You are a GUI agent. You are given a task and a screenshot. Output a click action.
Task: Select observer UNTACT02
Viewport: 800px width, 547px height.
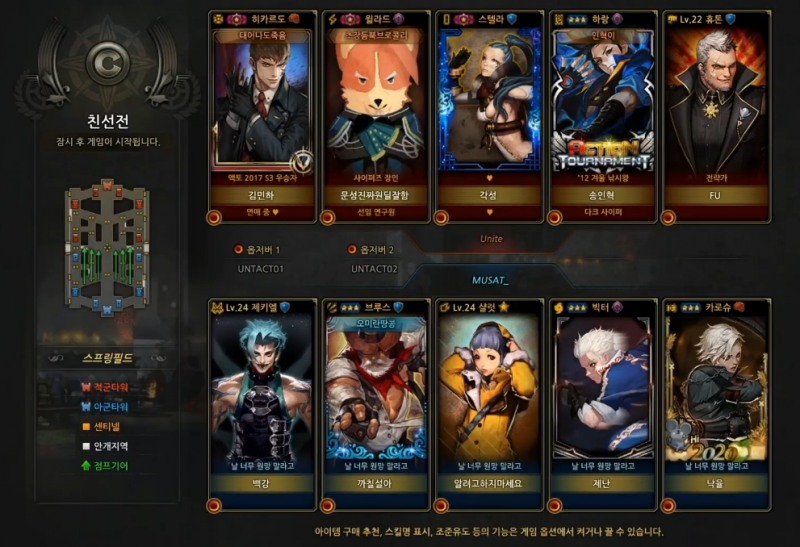click(374, 269)
